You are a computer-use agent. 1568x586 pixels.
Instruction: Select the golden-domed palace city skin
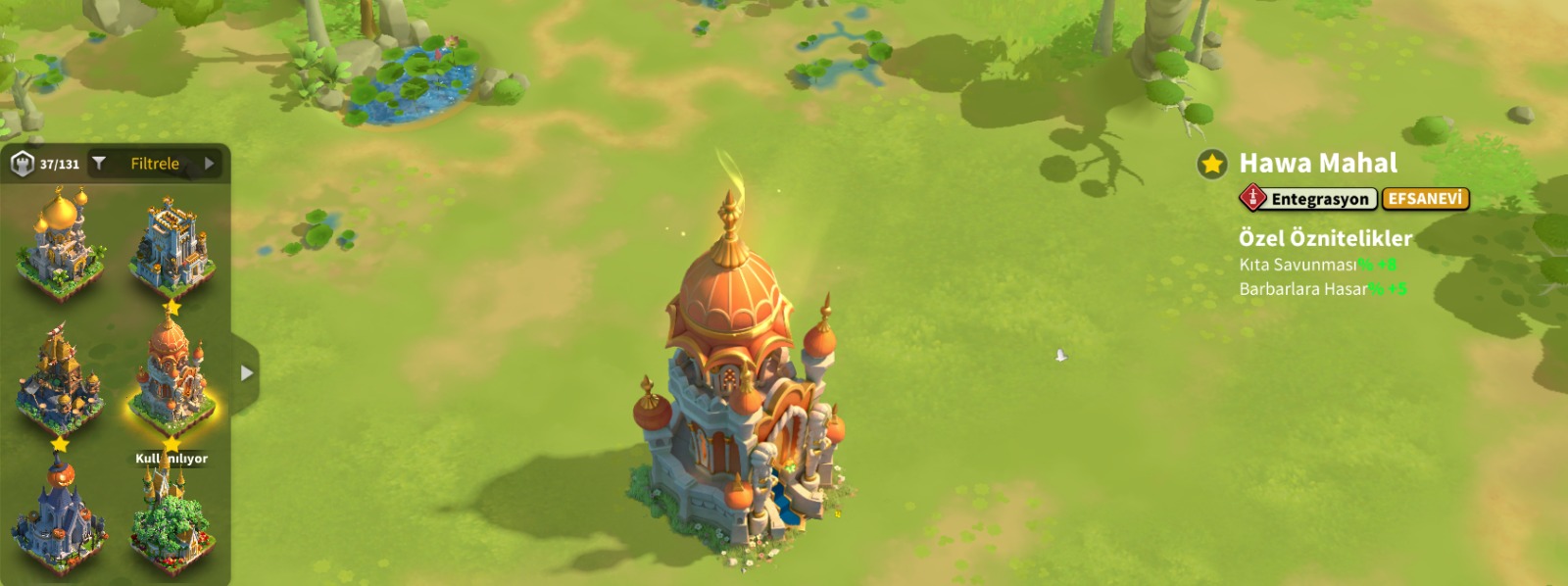click(60, 242)
